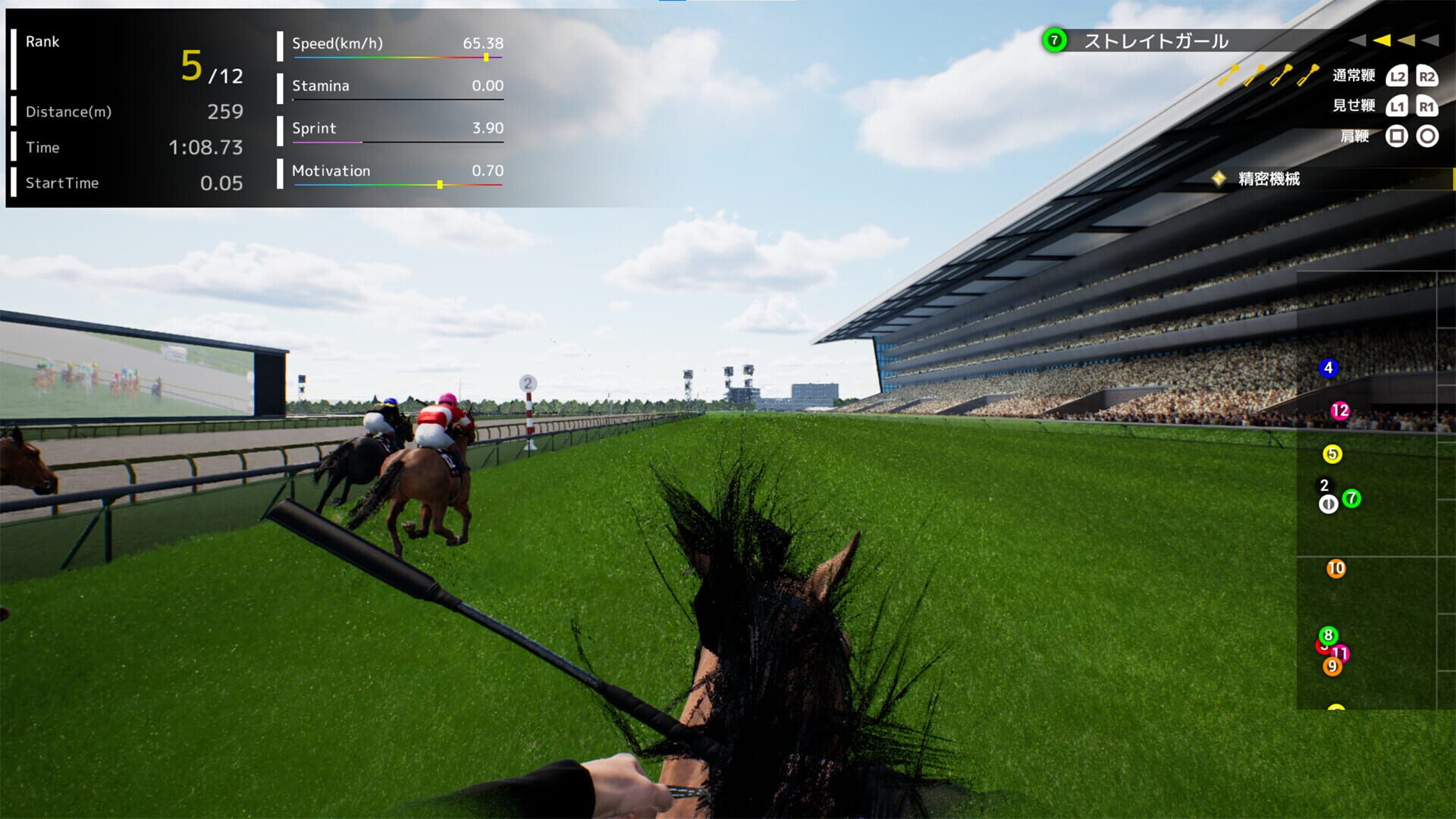
Task: Select horse marker 4 on the position map
Action: pos(1328,369)
